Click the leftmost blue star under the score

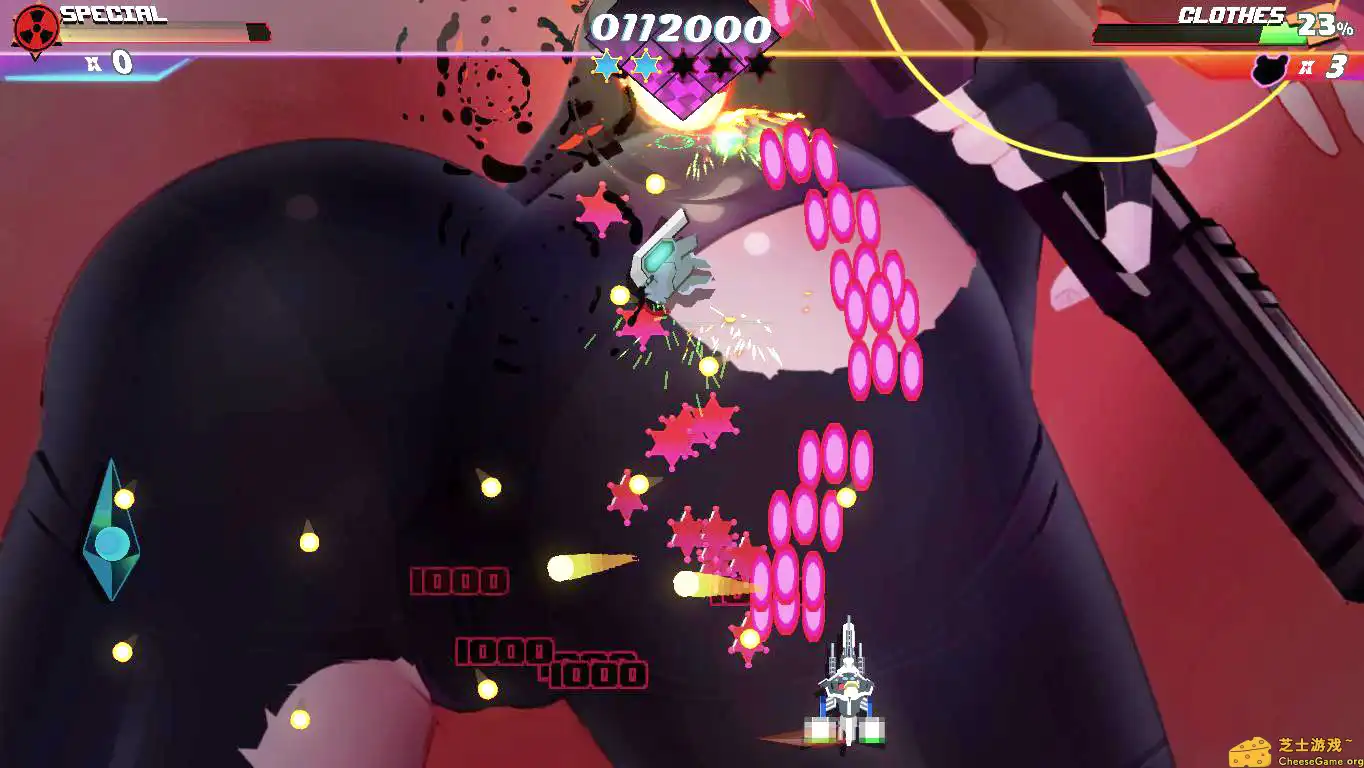608,64
